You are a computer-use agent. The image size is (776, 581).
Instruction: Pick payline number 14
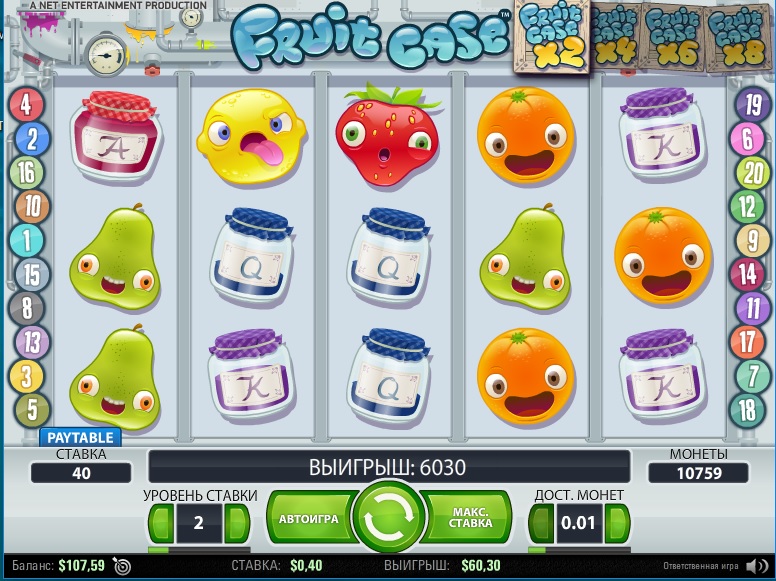[748, 273]
